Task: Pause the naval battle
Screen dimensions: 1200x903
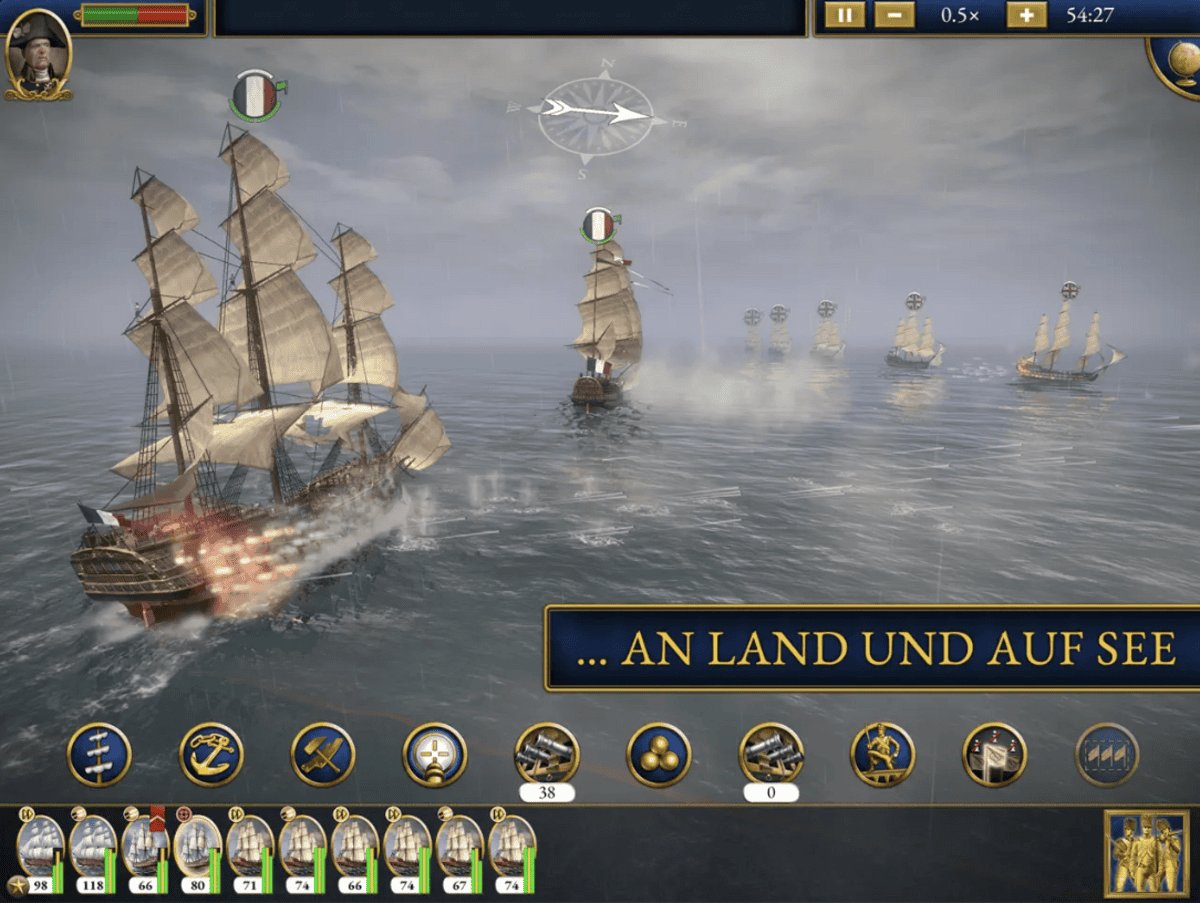Action: pyautogui.click(x=844, y=16)
